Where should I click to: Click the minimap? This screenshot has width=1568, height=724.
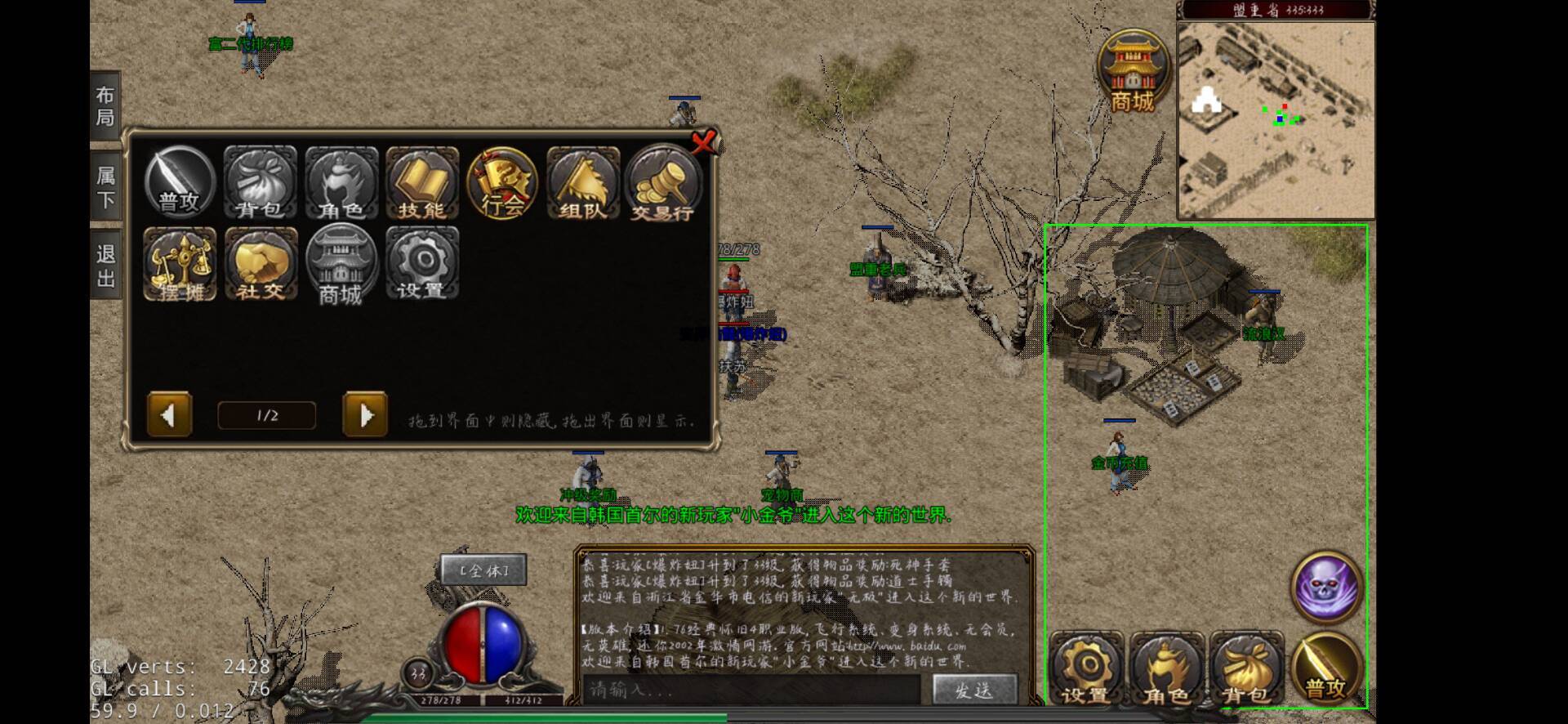click(x=1276, y=120)
